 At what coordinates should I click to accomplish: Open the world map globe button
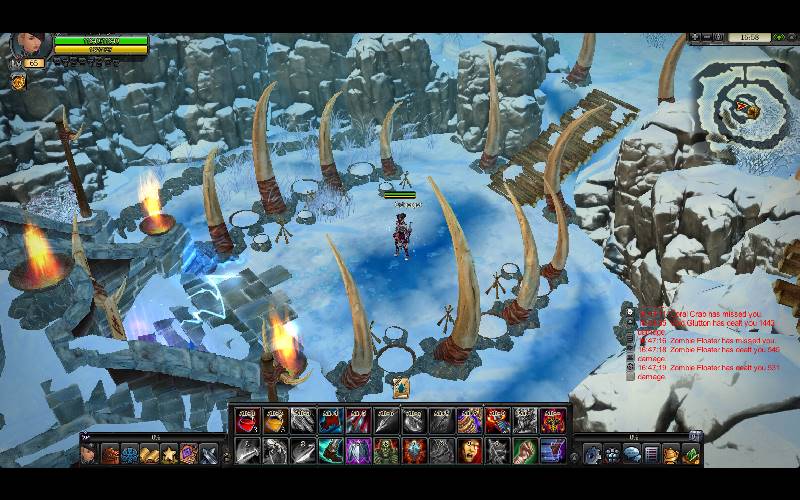pyautogui.click(x=717, y=38)
